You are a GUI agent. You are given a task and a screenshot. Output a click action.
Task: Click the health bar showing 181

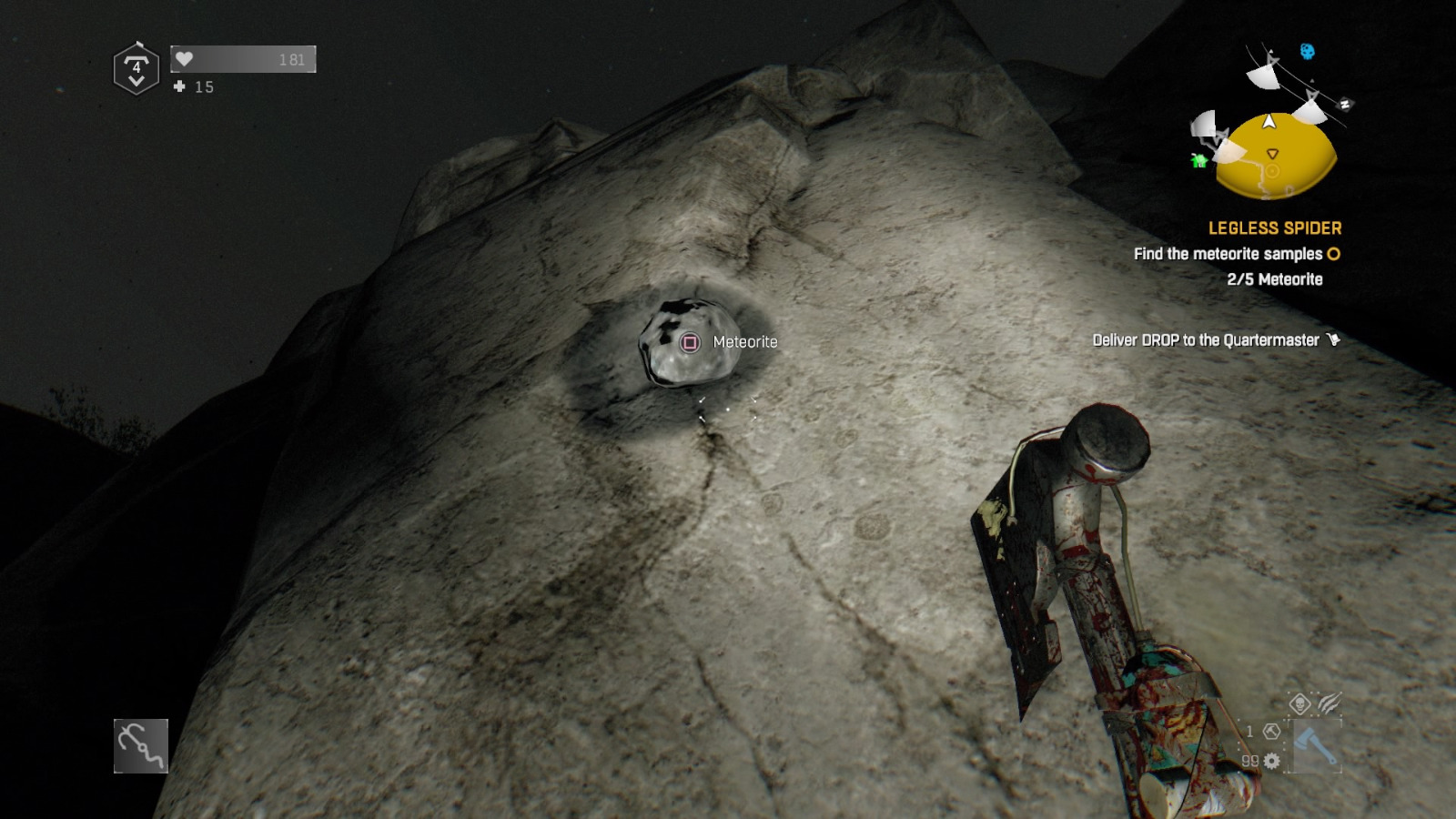(x=241, y=58)
